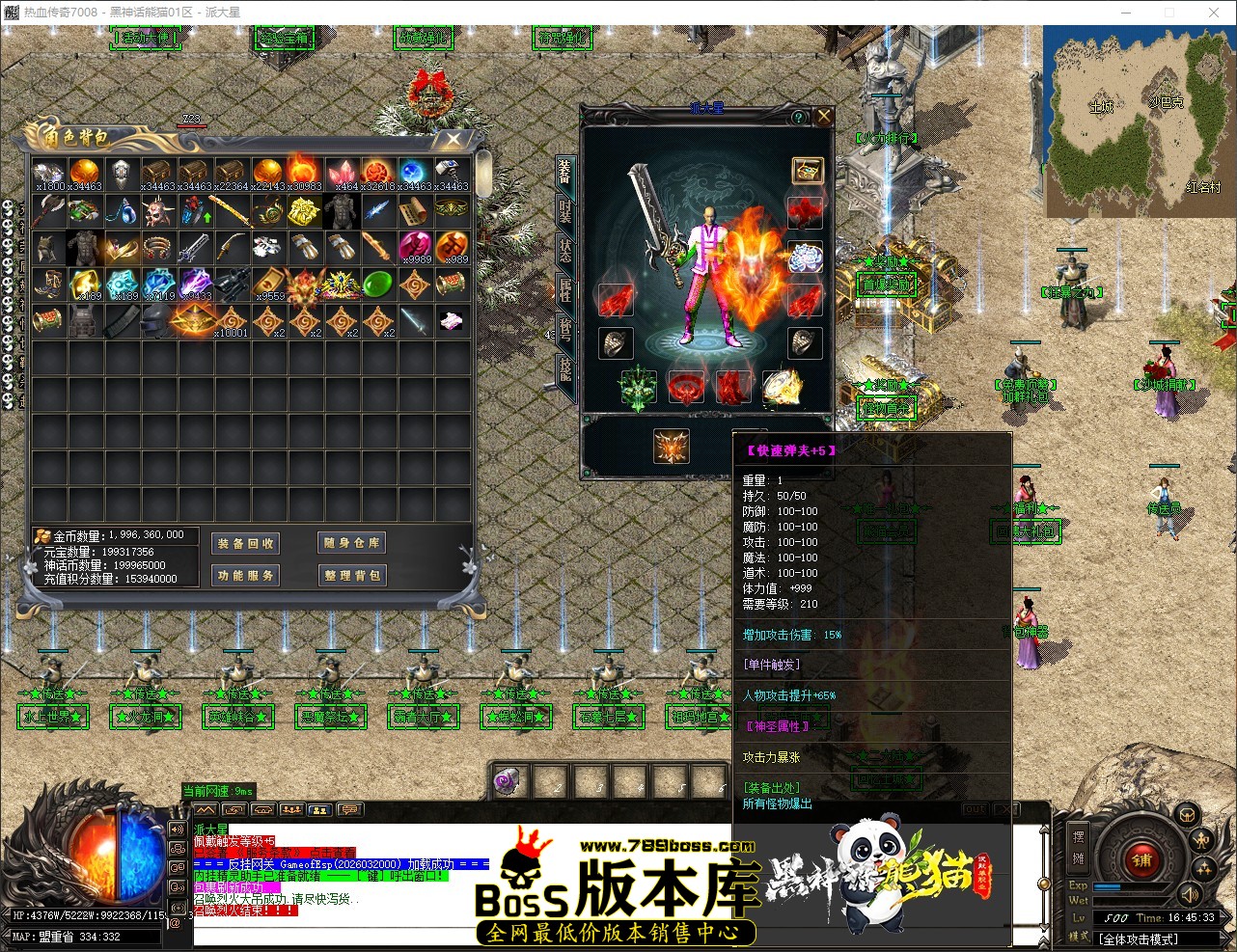Click the 装备回收 recycle equipment button
Screen dimensions: 1237x952
[245, 543]
